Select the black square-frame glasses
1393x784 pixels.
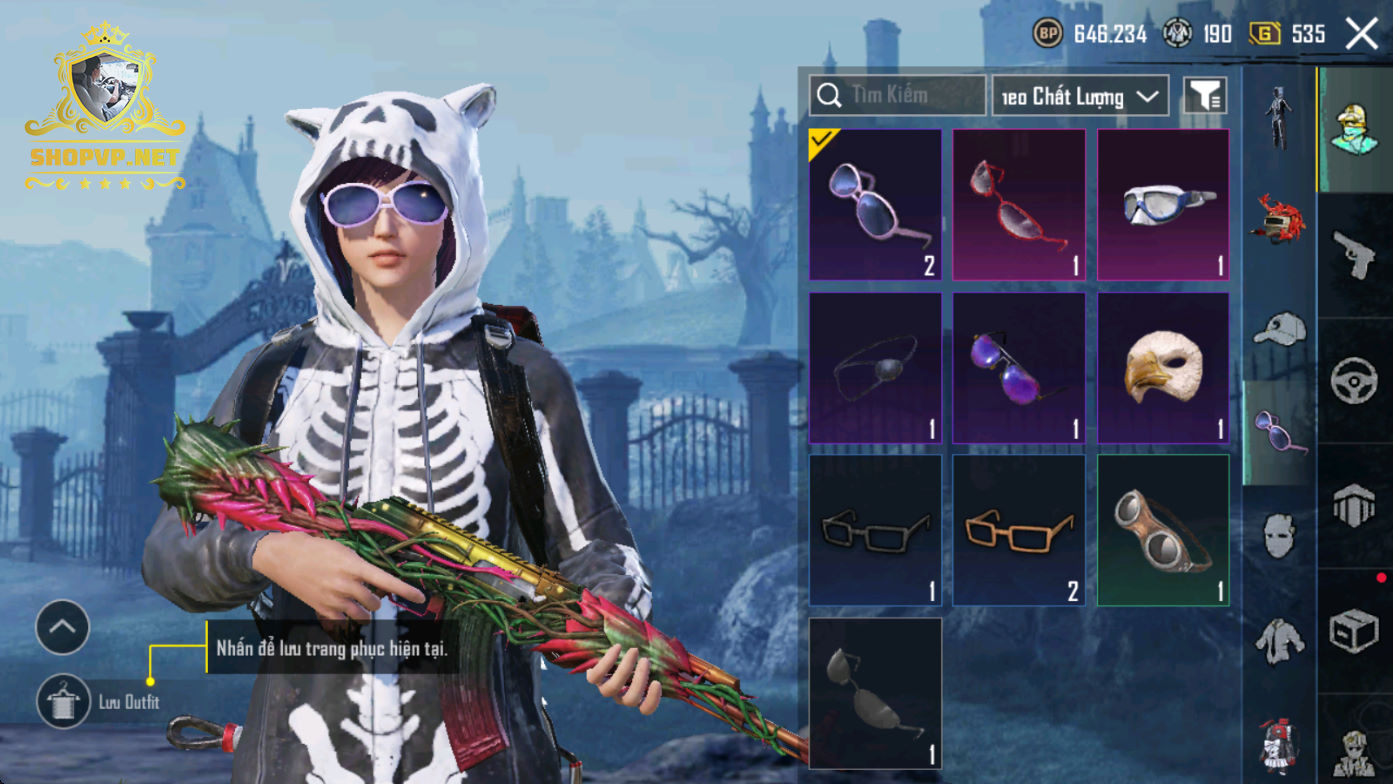point(875,530)
